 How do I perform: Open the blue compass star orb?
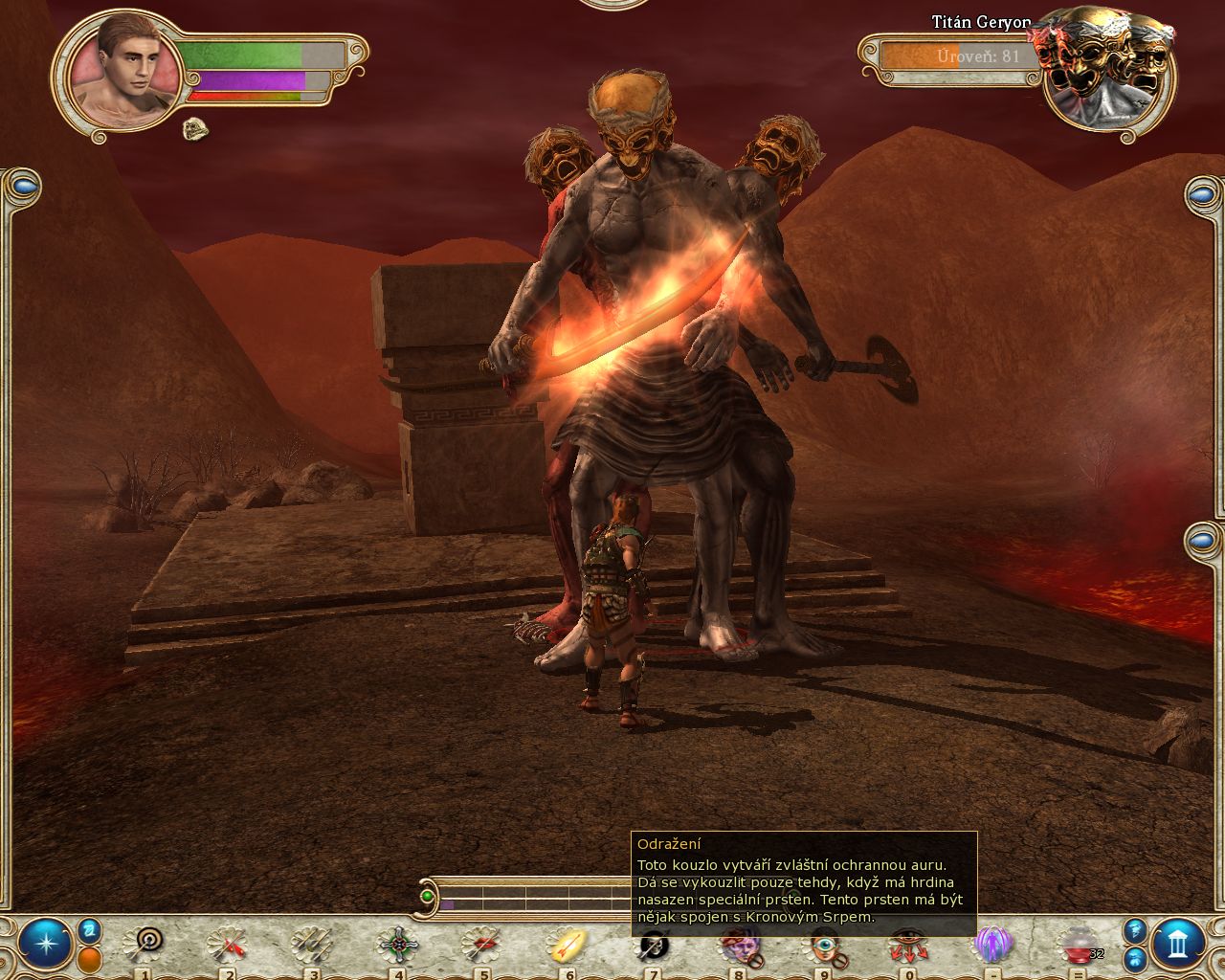[44, 945]
